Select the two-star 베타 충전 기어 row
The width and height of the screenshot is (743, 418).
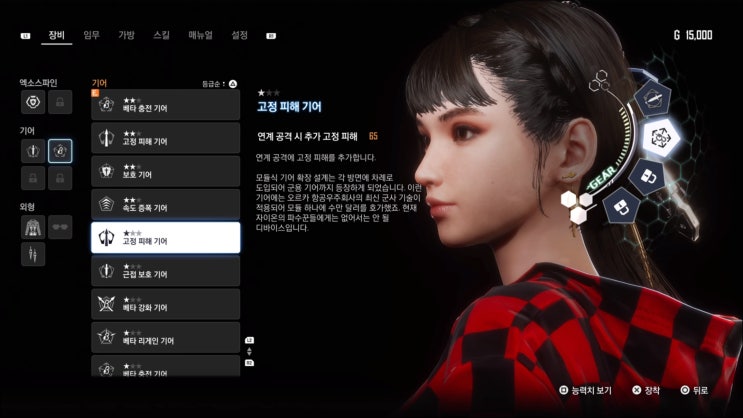165,106
